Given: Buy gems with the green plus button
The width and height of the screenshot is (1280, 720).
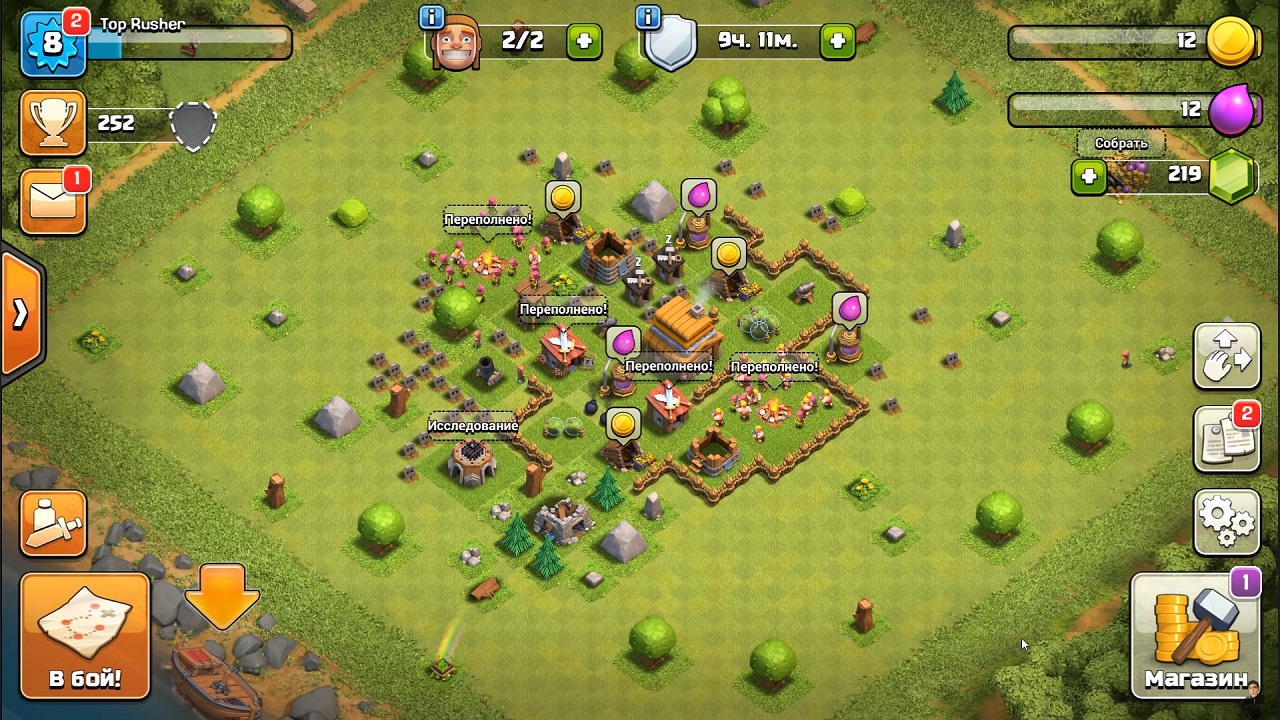Looking at the screenshot, I should click(1088, 176).
